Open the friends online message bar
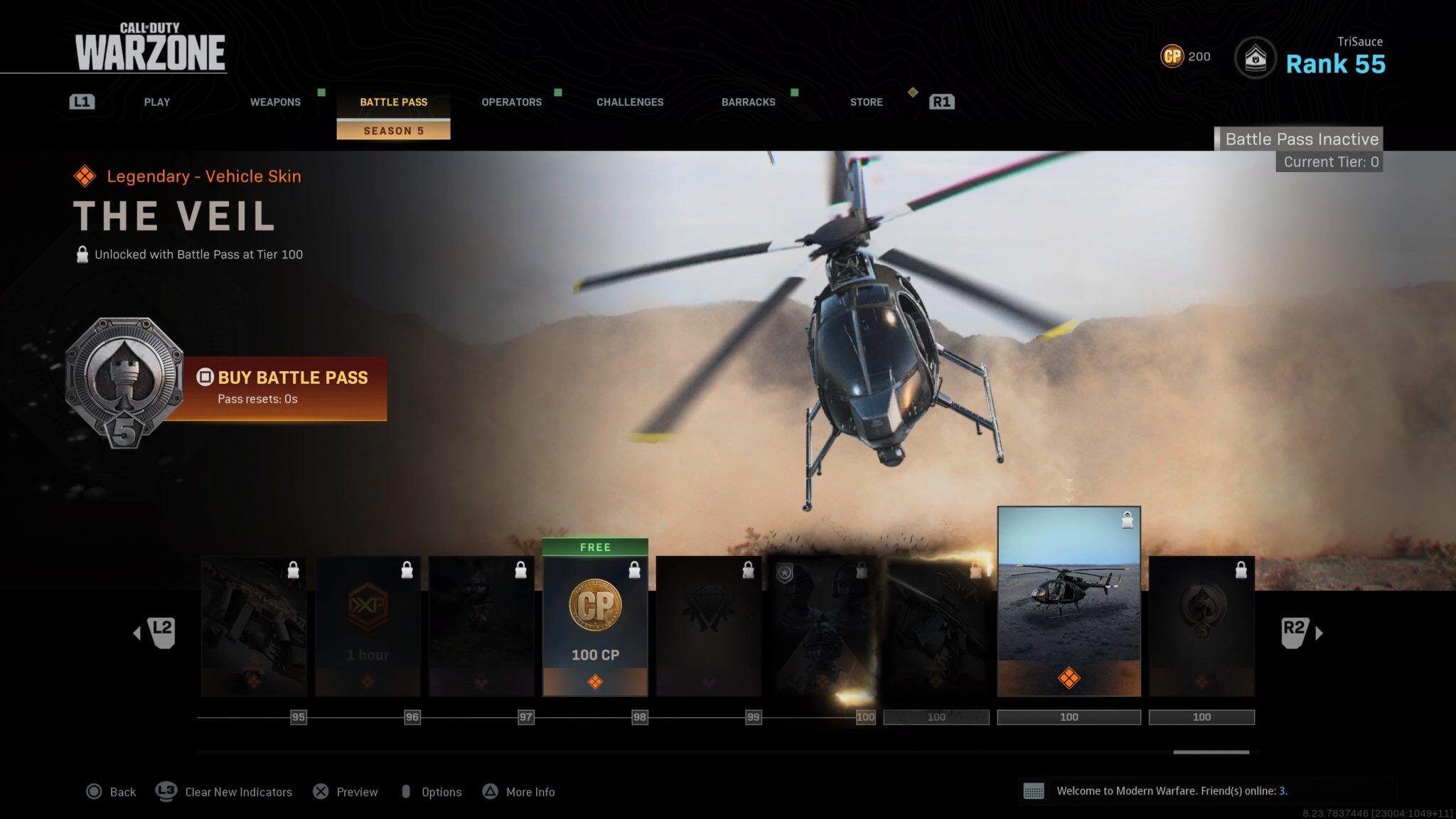 tap(1171, 791)
